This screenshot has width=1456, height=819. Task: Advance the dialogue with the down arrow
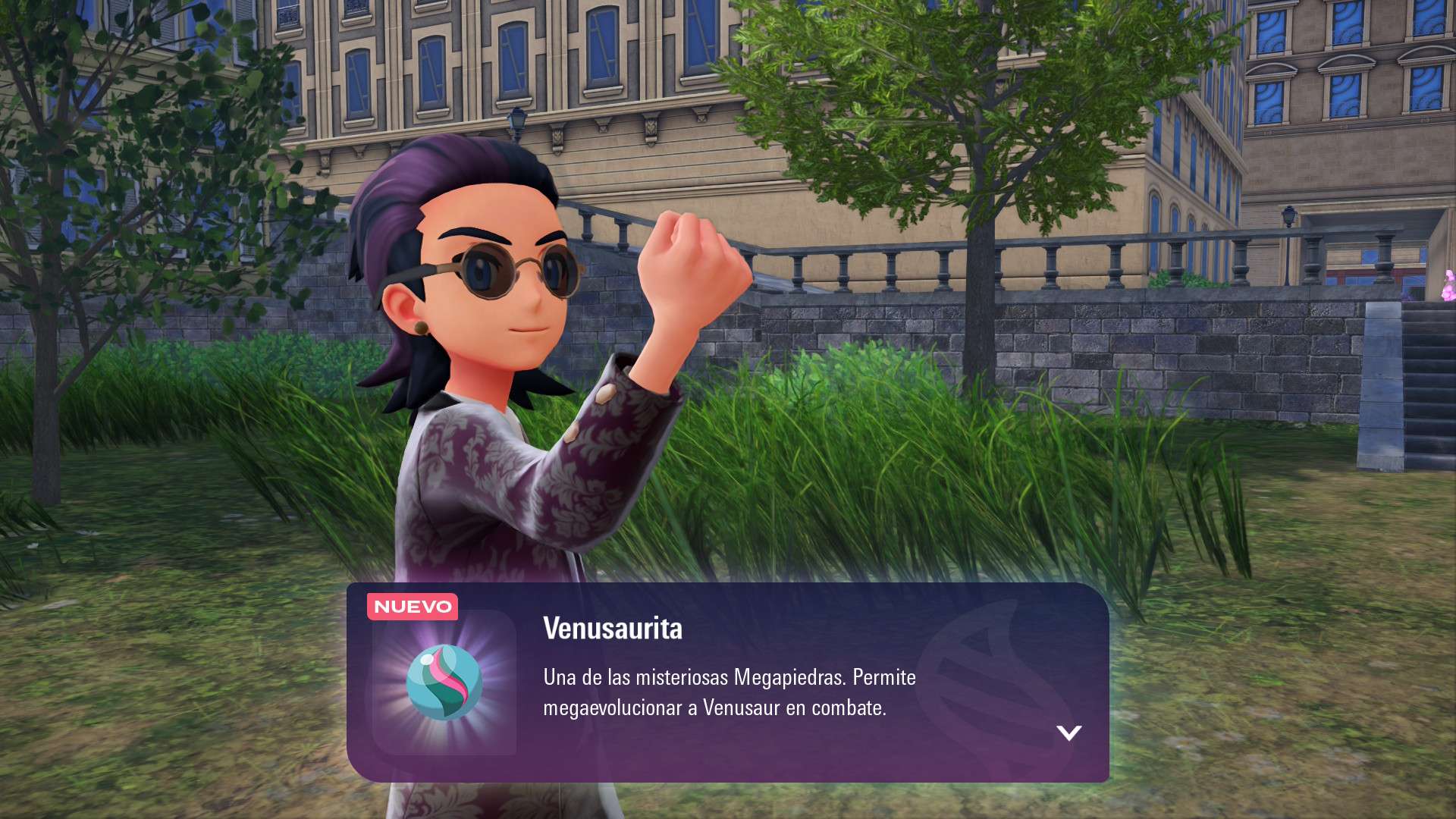[1068, 733]
